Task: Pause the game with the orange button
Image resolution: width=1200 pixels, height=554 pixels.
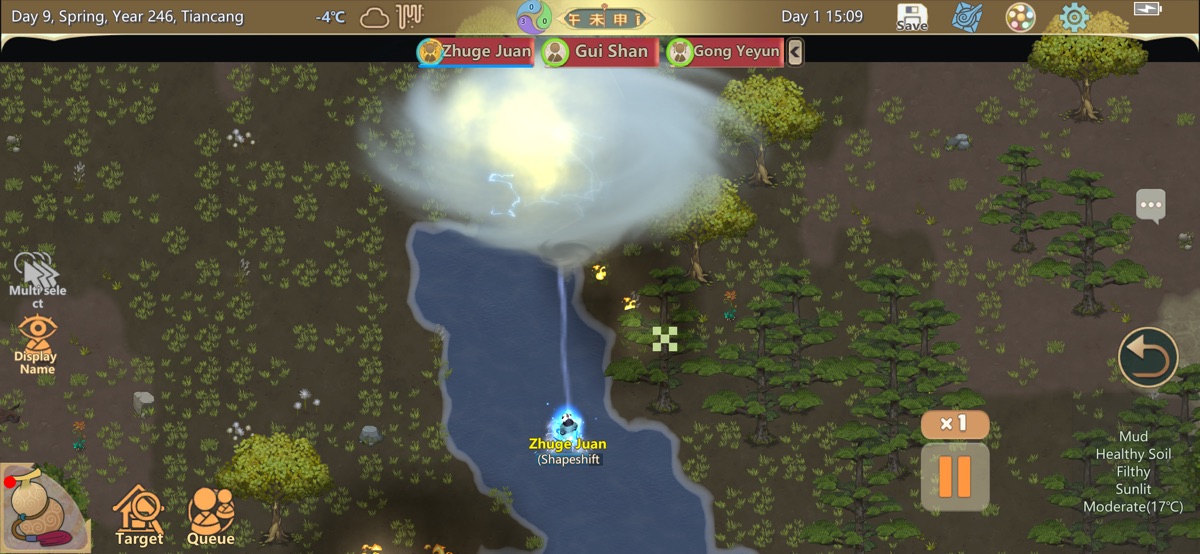Action: click(x=954, y=477)
